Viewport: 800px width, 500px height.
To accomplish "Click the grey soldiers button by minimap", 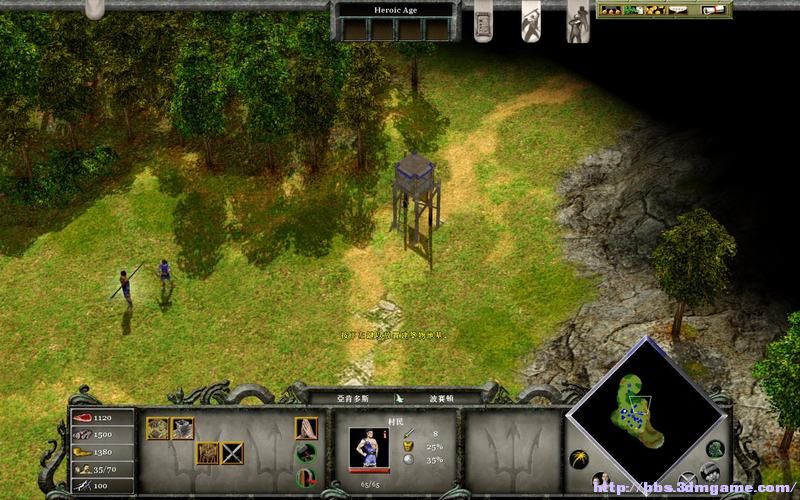I will (710, 470).
